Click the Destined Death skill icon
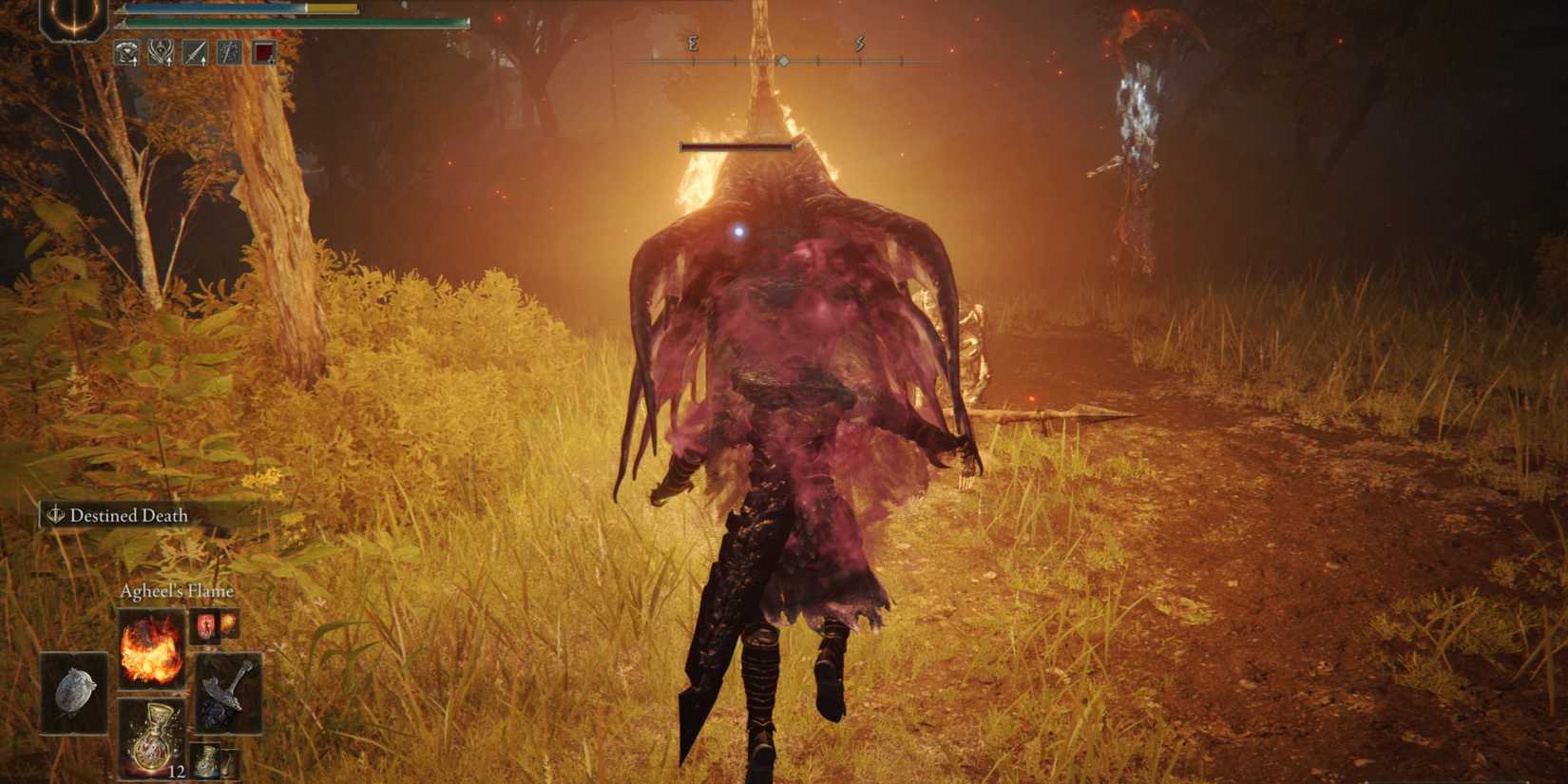The image size is (1568, 784). point(56,515)
